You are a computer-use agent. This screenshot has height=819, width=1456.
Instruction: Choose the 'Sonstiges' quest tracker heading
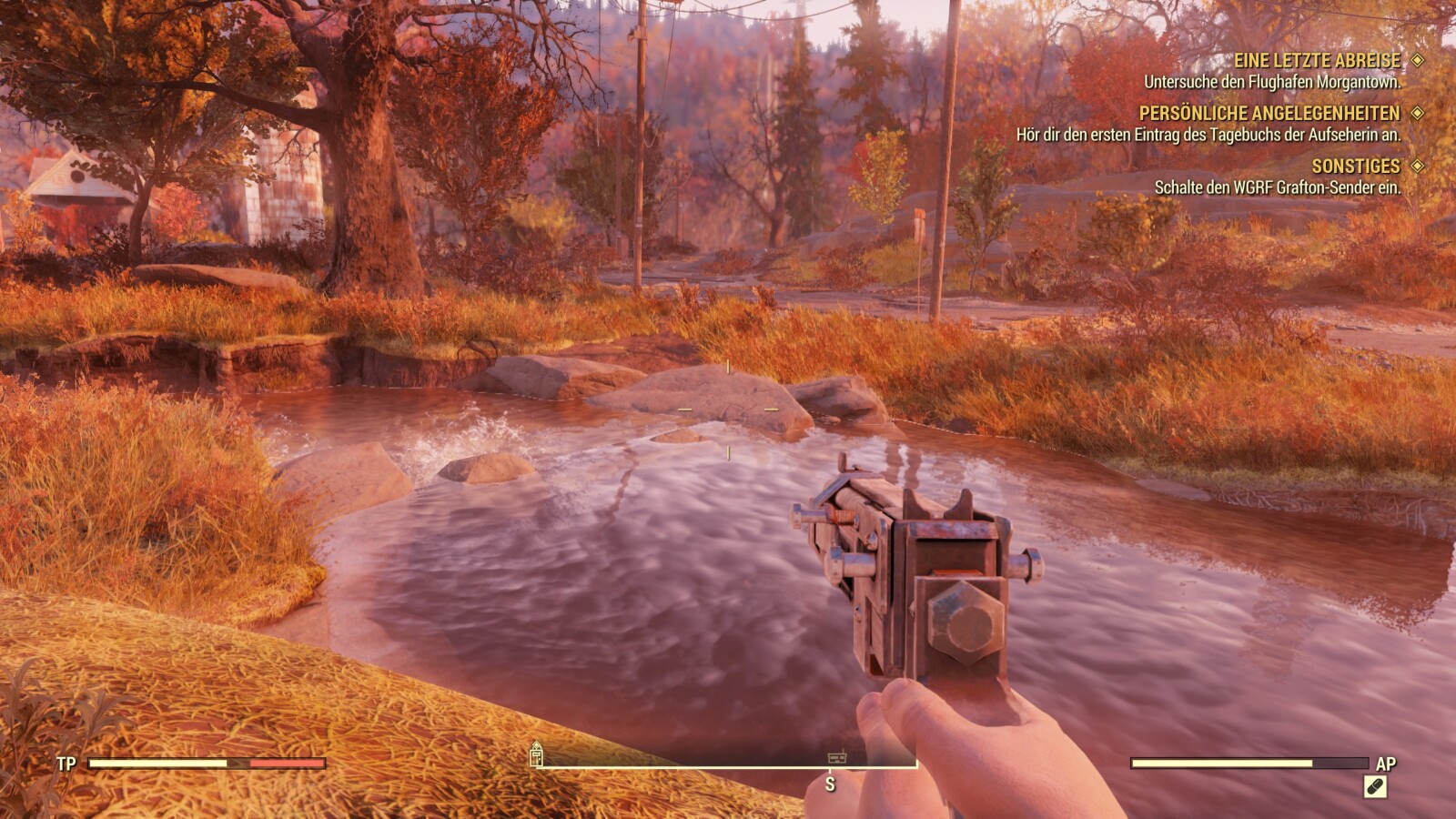1355,167
